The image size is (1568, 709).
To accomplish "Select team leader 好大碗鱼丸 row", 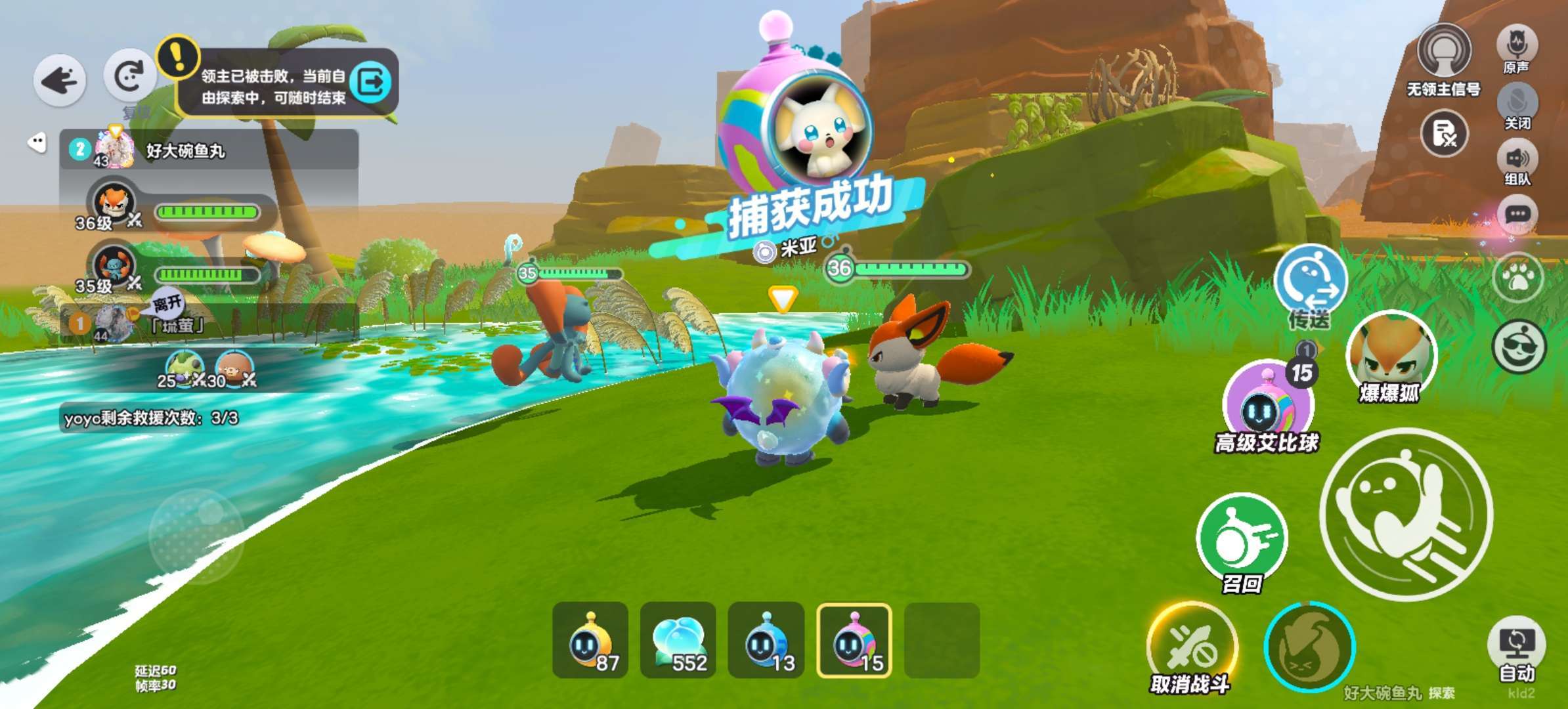I will tap(209, 150).
